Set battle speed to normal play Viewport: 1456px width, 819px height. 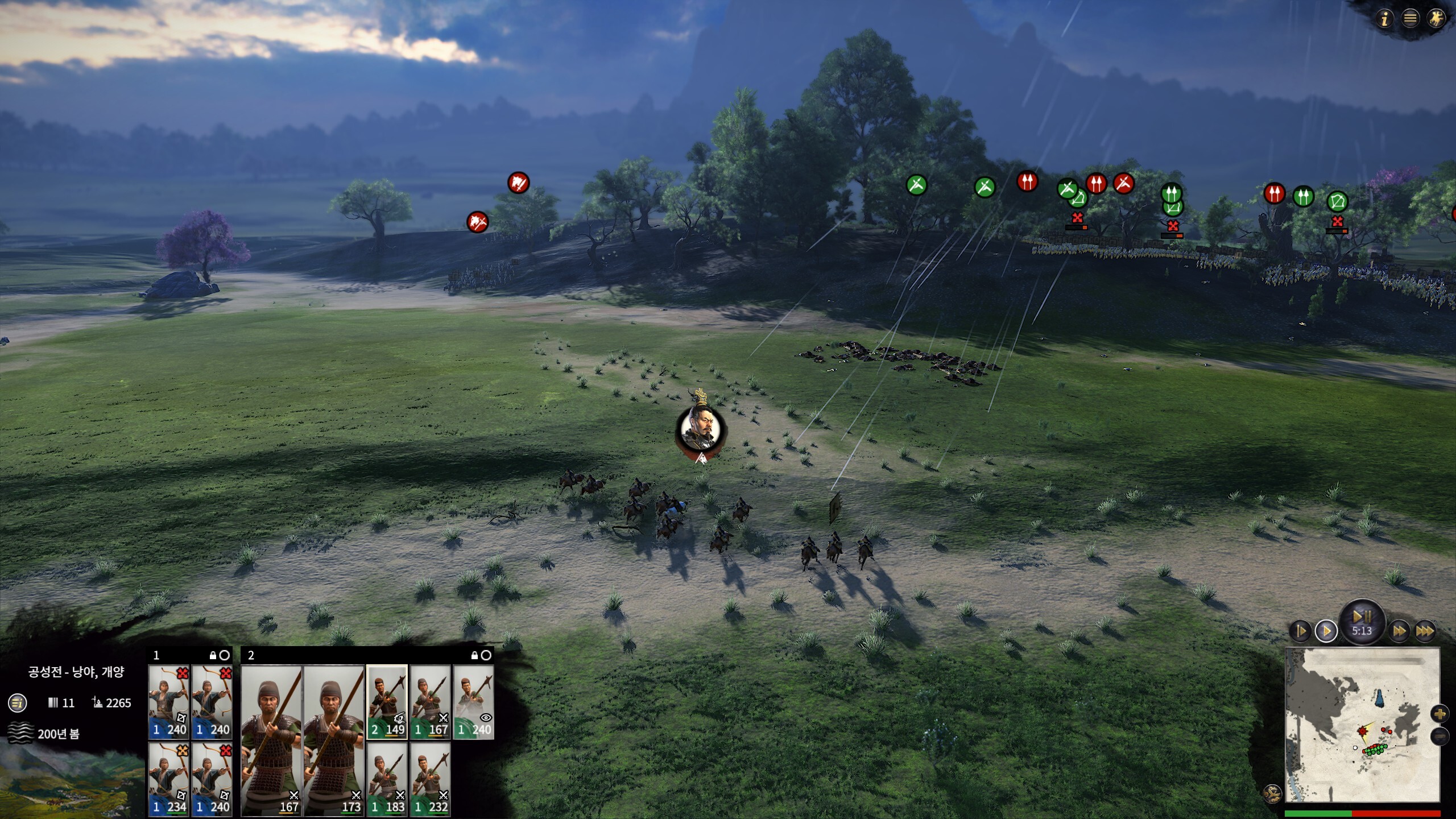pos(1326,631)
